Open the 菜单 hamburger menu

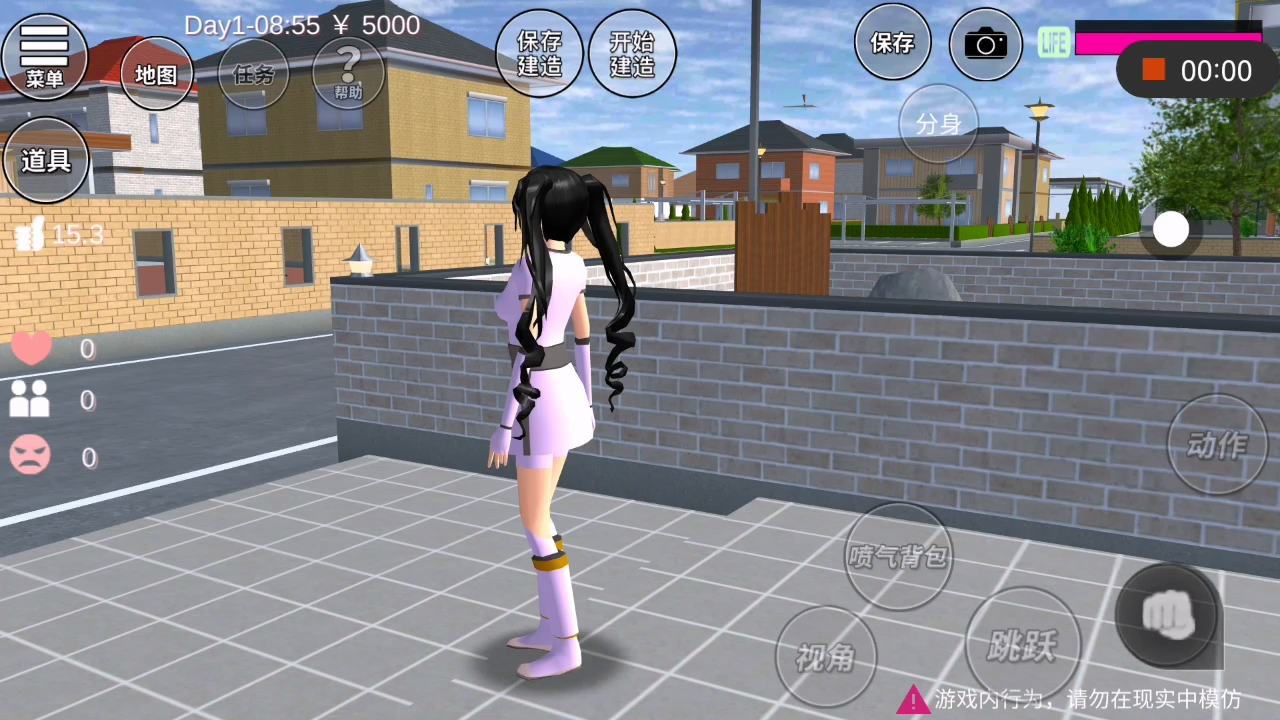(x=44, y=55)
